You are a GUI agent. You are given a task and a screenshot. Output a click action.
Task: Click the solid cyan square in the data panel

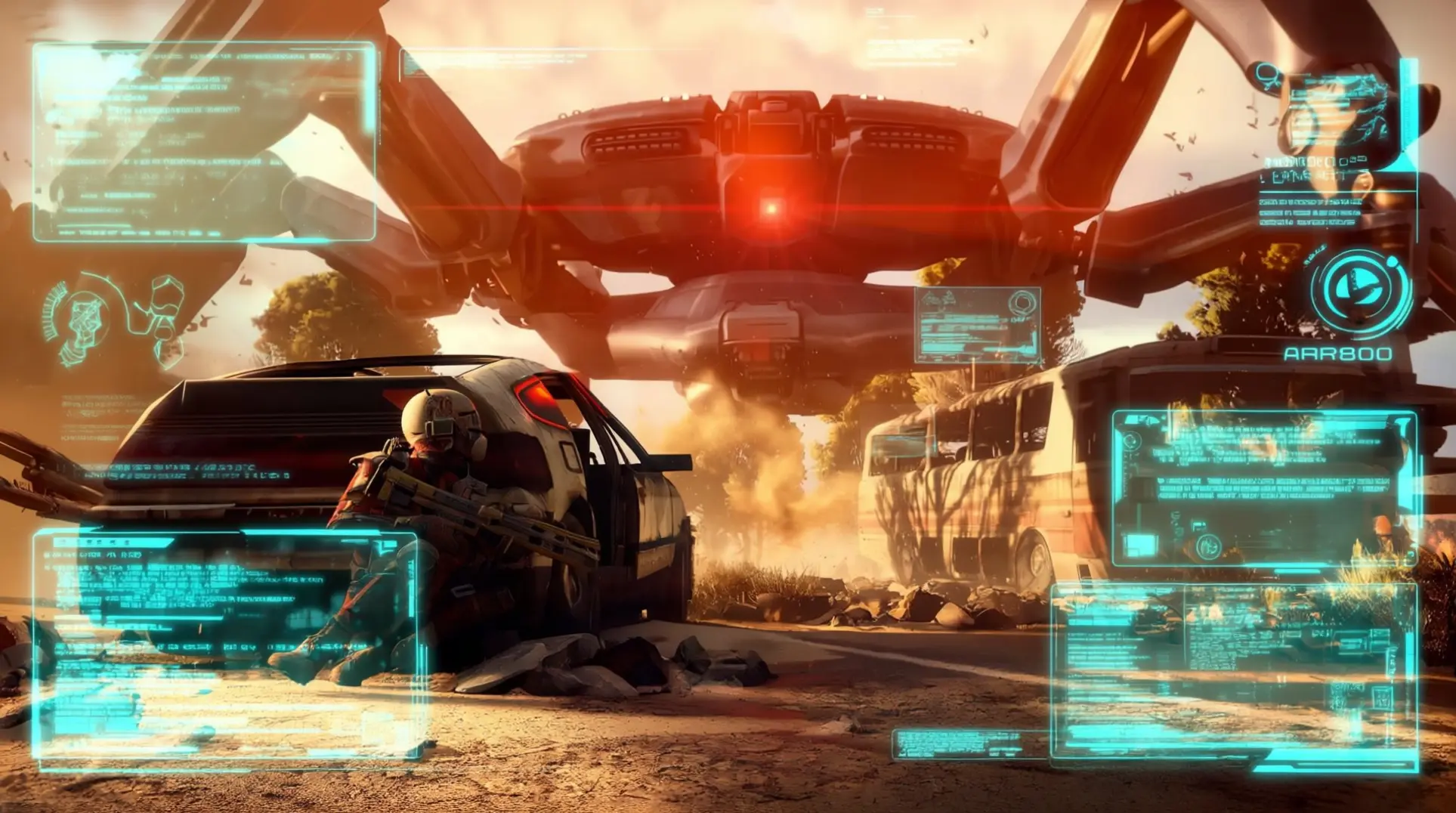click(1139, 544)
